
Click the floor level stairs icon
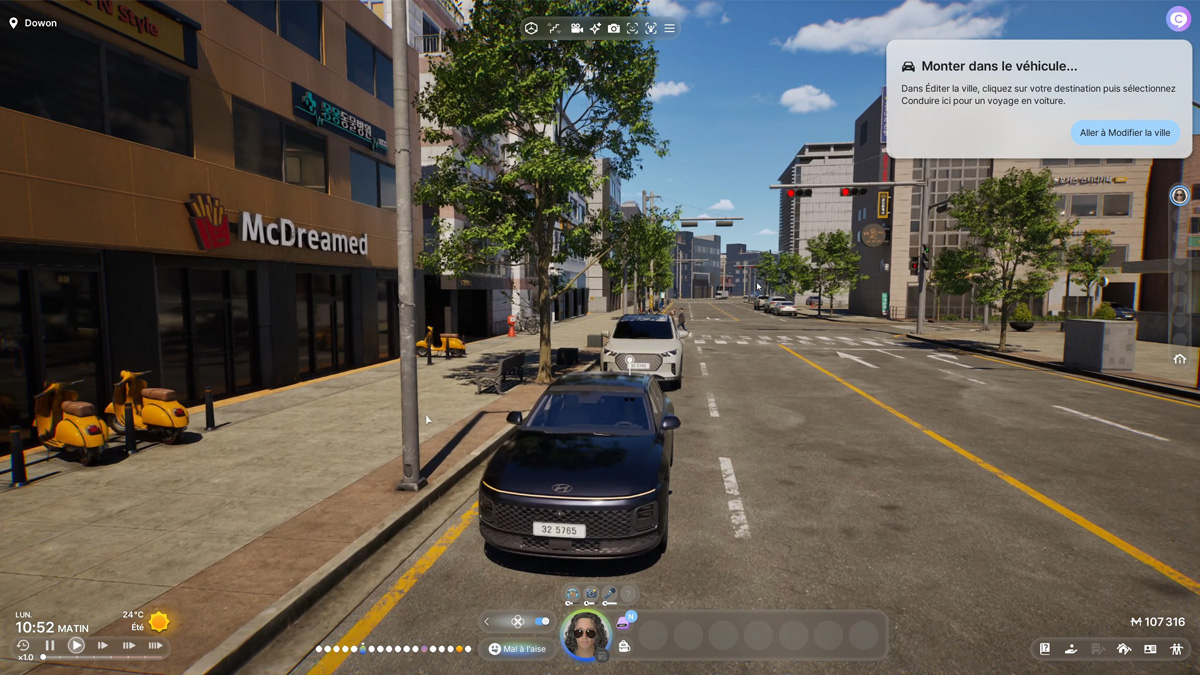(554, 29)
